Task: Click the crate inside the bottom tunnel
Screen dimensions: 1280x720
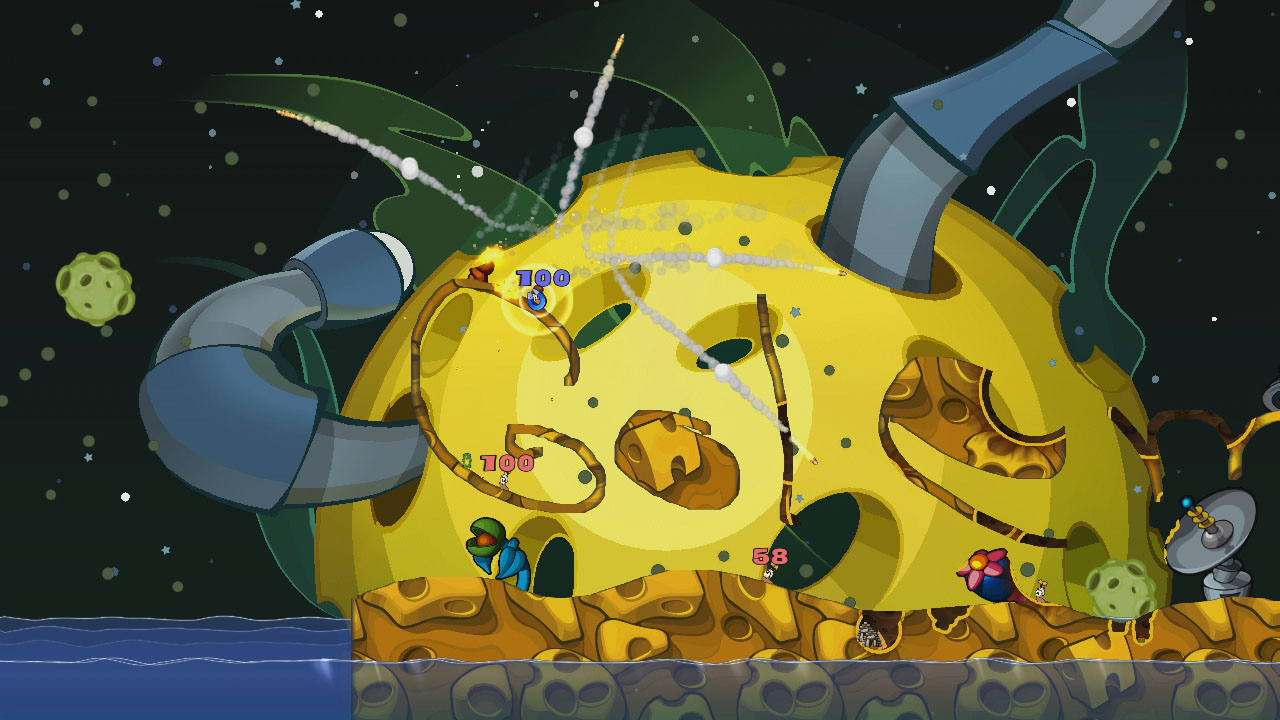Action: [x=868, y=633]
